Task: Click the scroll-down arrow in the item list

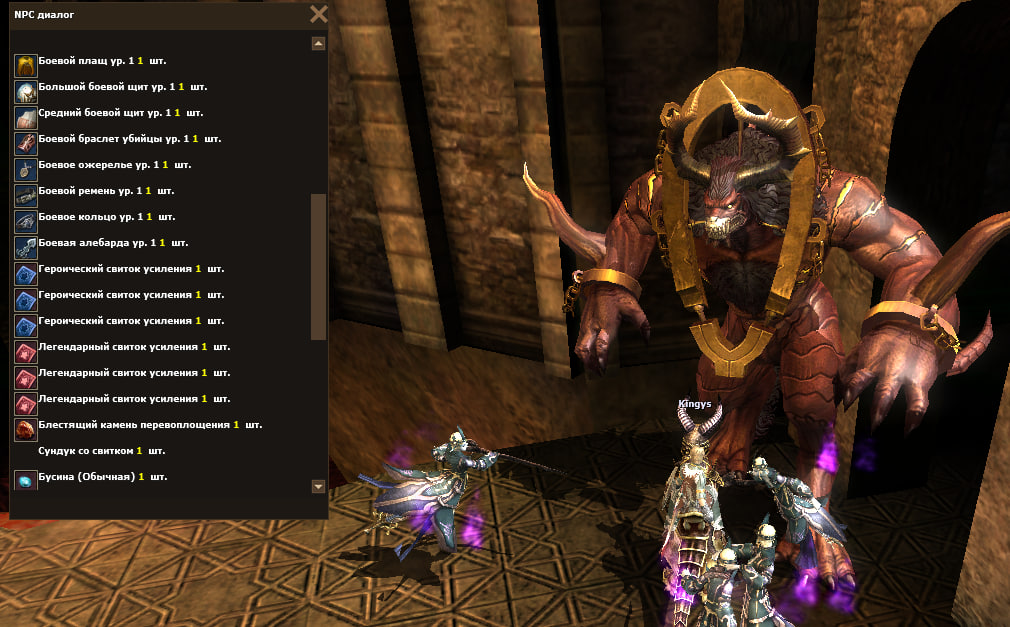Action: [x=318, y=487]
